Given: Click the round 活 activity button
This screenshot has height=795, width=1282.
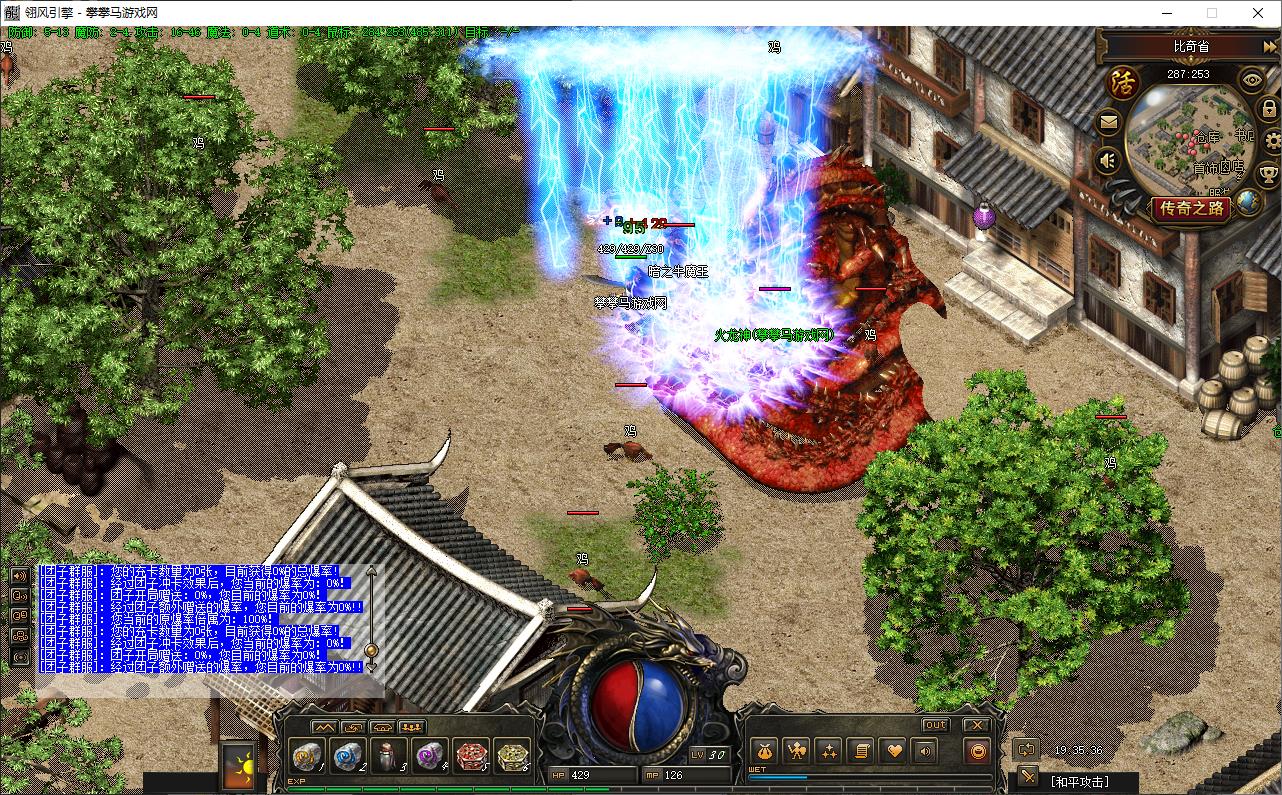Looking at the screenshot, I should pos(1124,82).
